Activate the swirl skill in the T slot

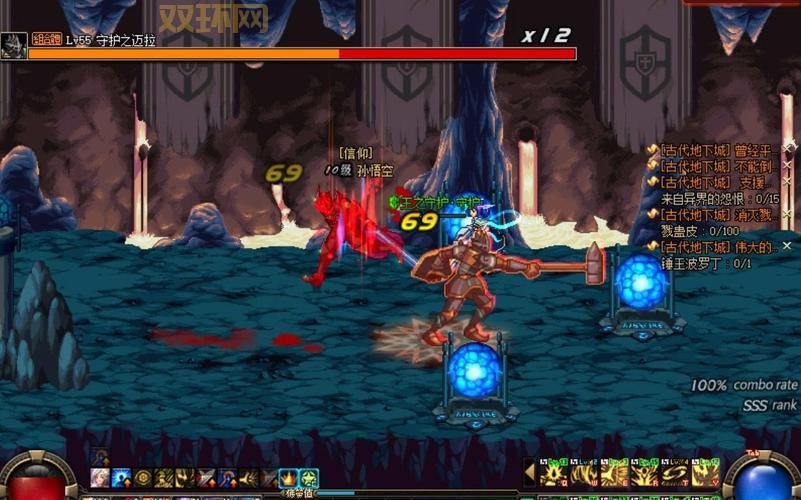(x=674, y=475)
